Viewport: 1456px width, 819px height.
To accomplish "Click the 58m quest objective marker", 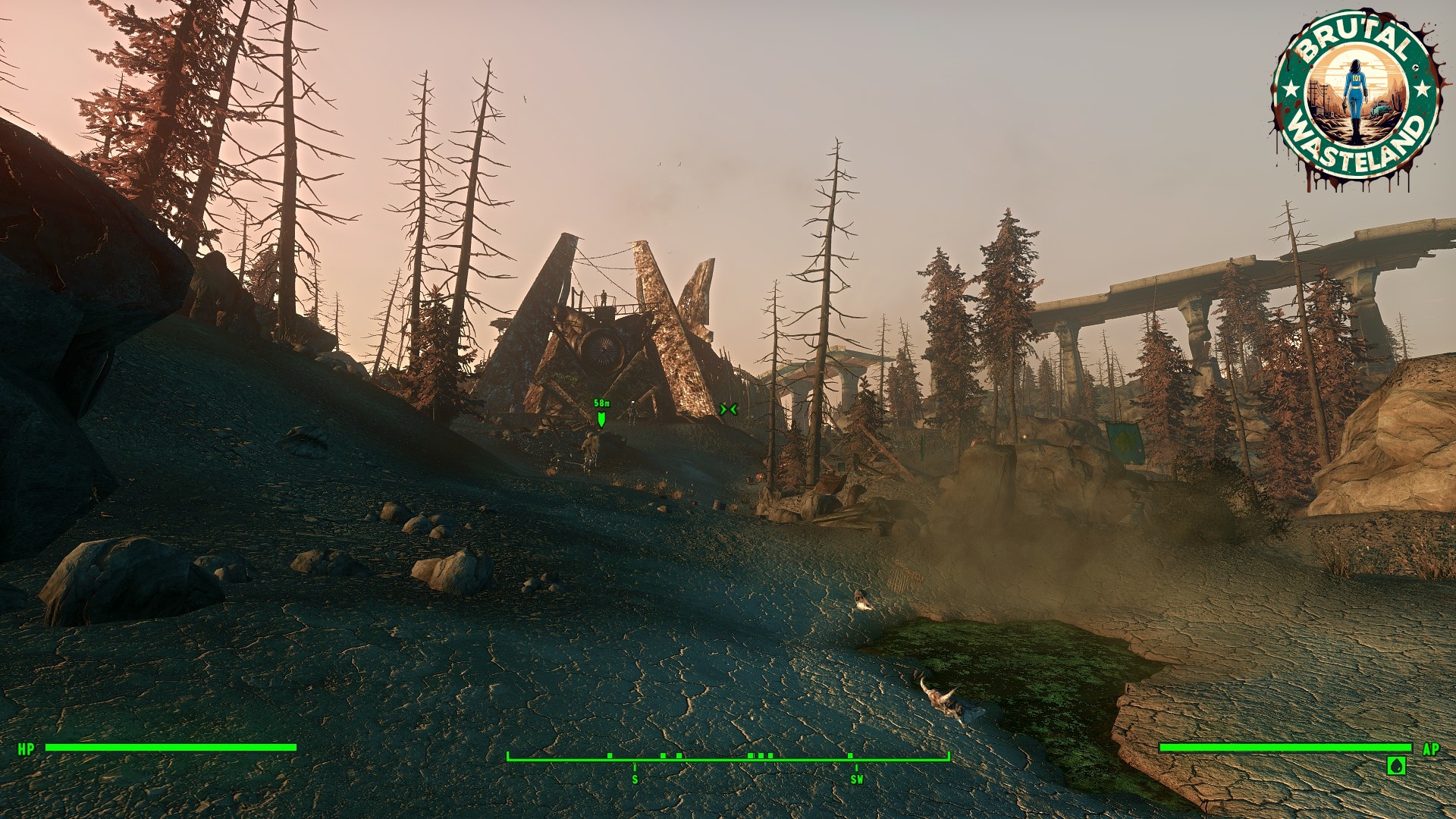I will [x=601, y=418].
